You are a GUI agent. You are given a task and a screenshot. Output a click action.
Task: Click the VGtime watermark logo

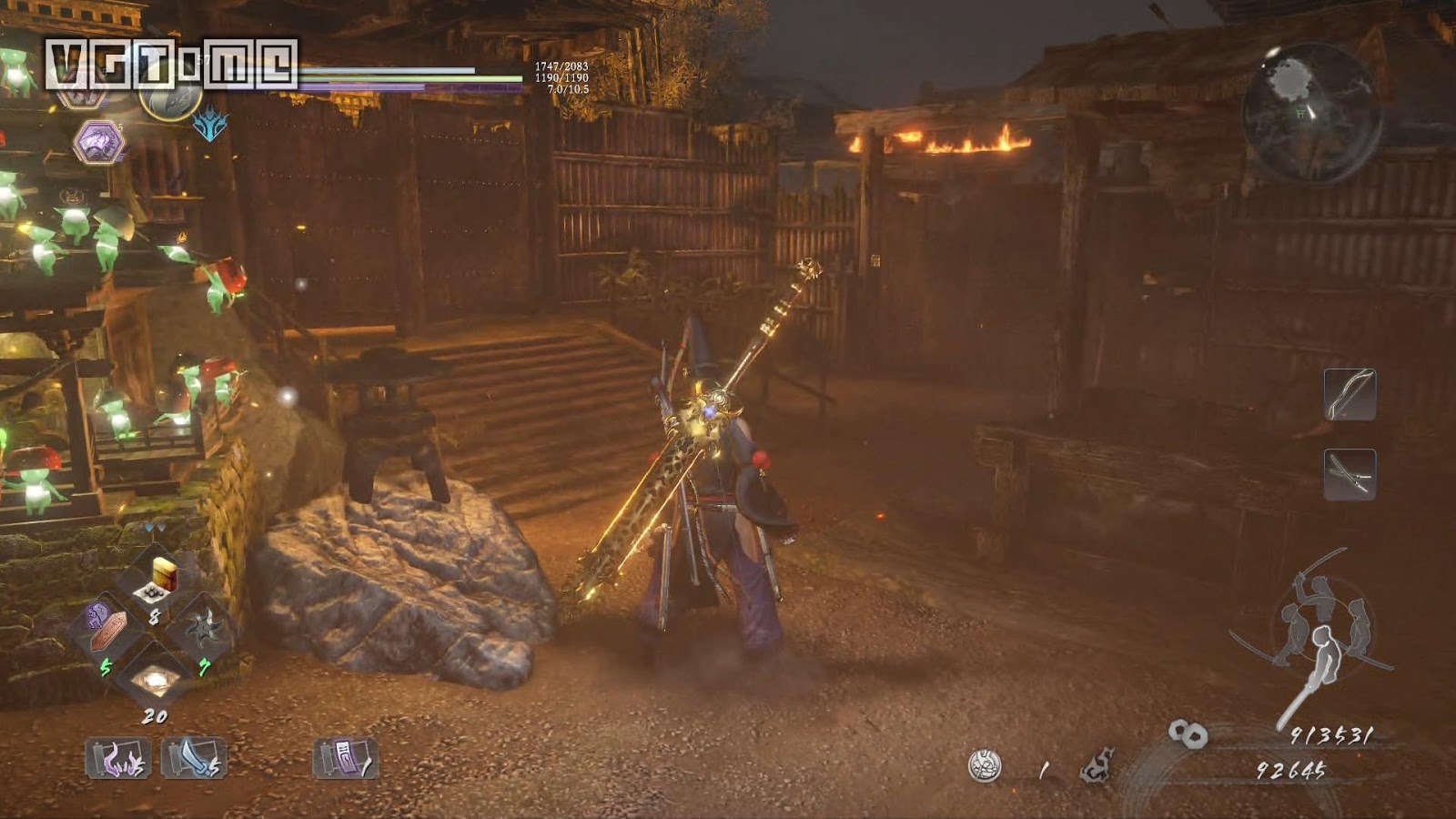171,64
